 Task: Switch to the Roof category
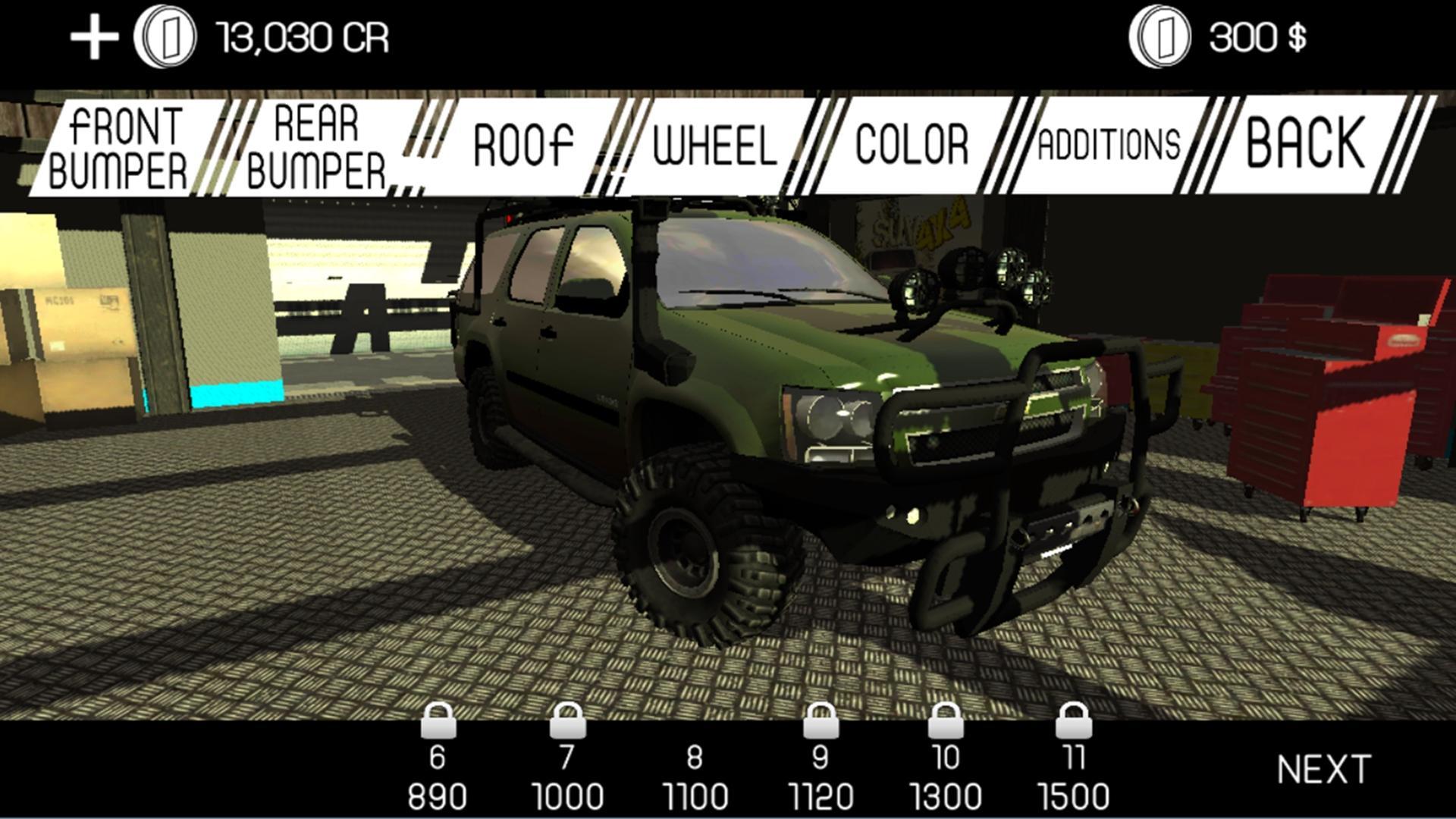point(523,144)
